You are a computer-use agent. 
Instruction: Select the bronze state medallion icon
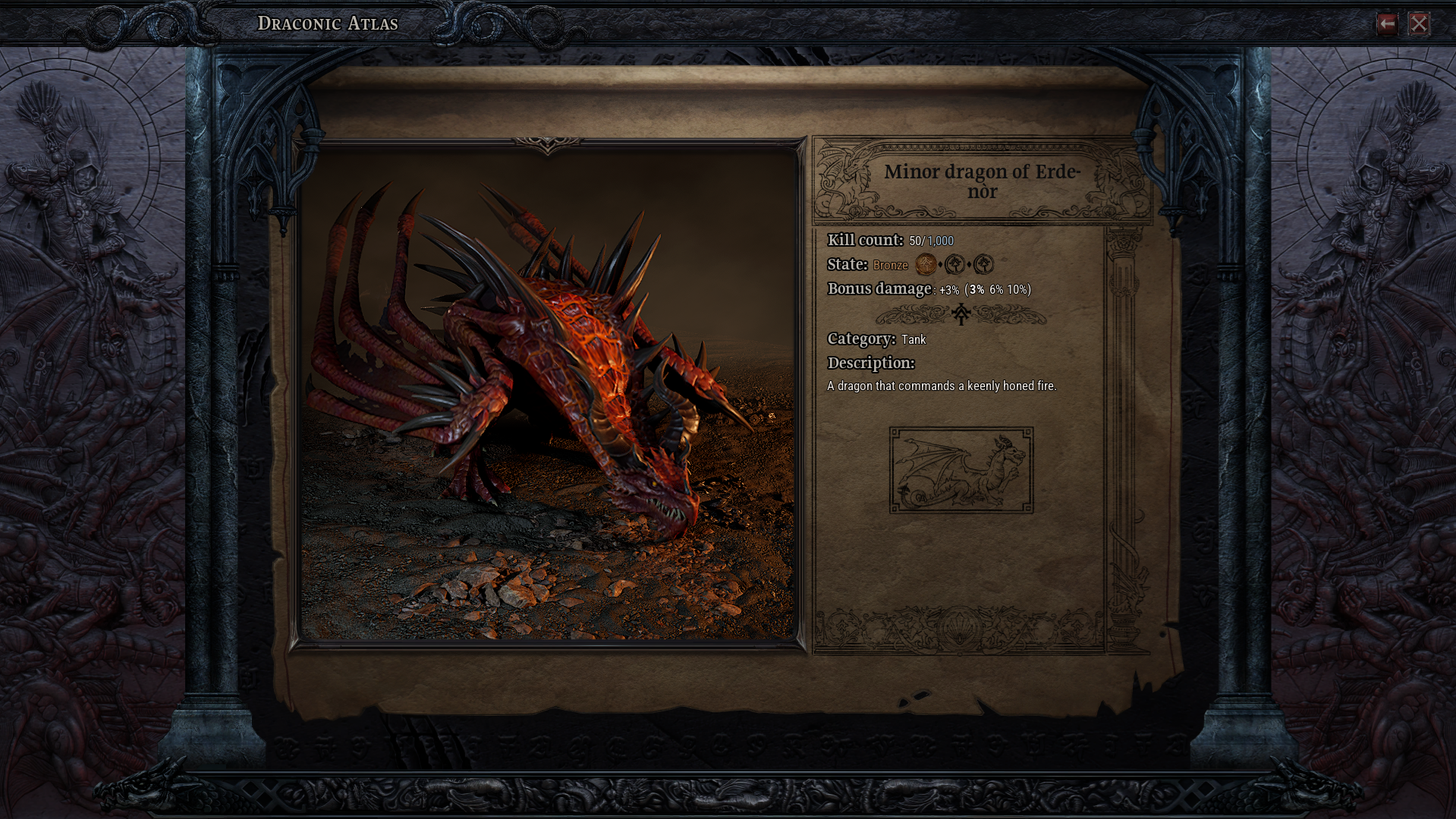[925, 265]
